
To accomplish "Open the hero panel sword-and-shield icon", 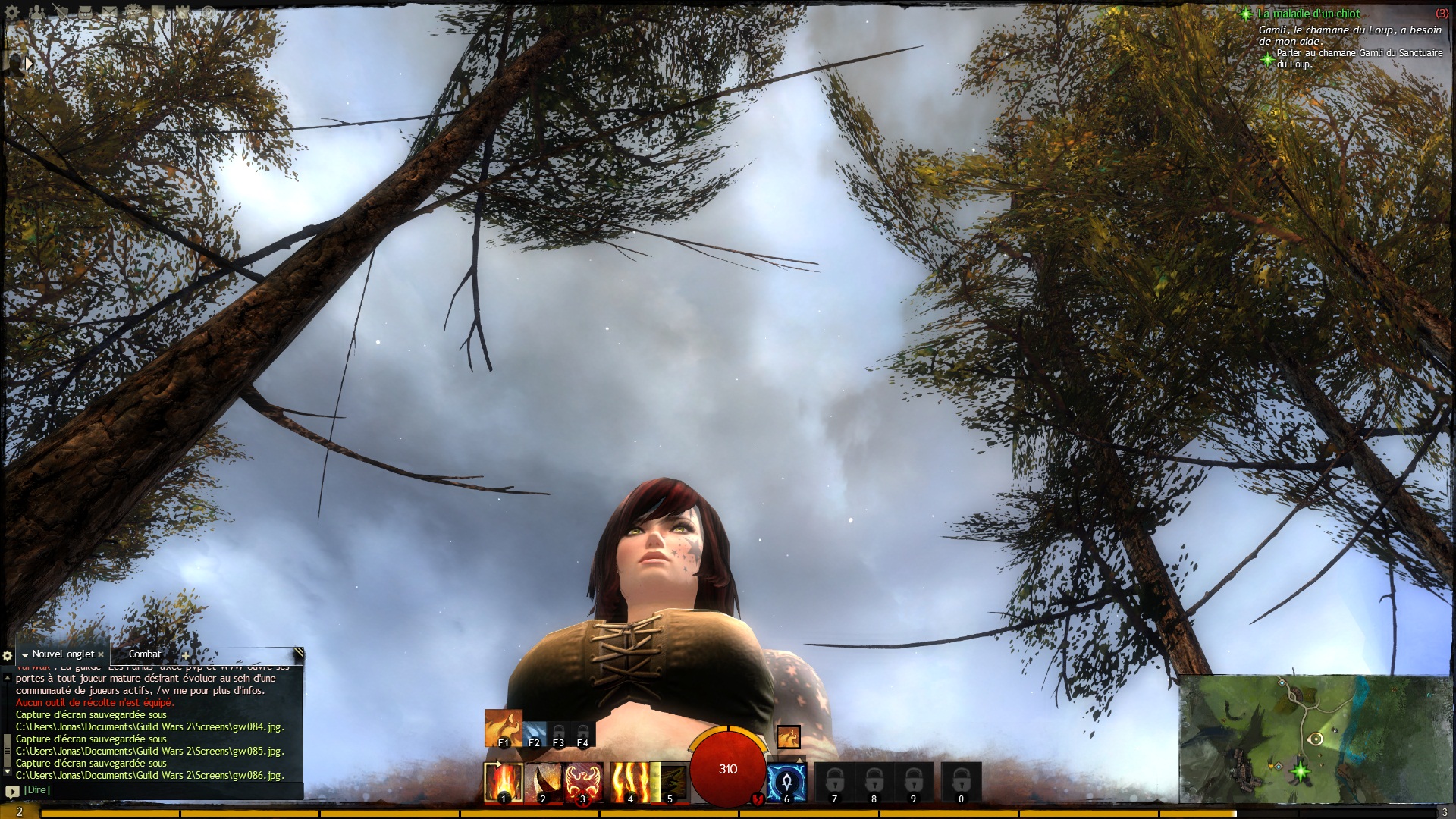I will coord(61,12).
